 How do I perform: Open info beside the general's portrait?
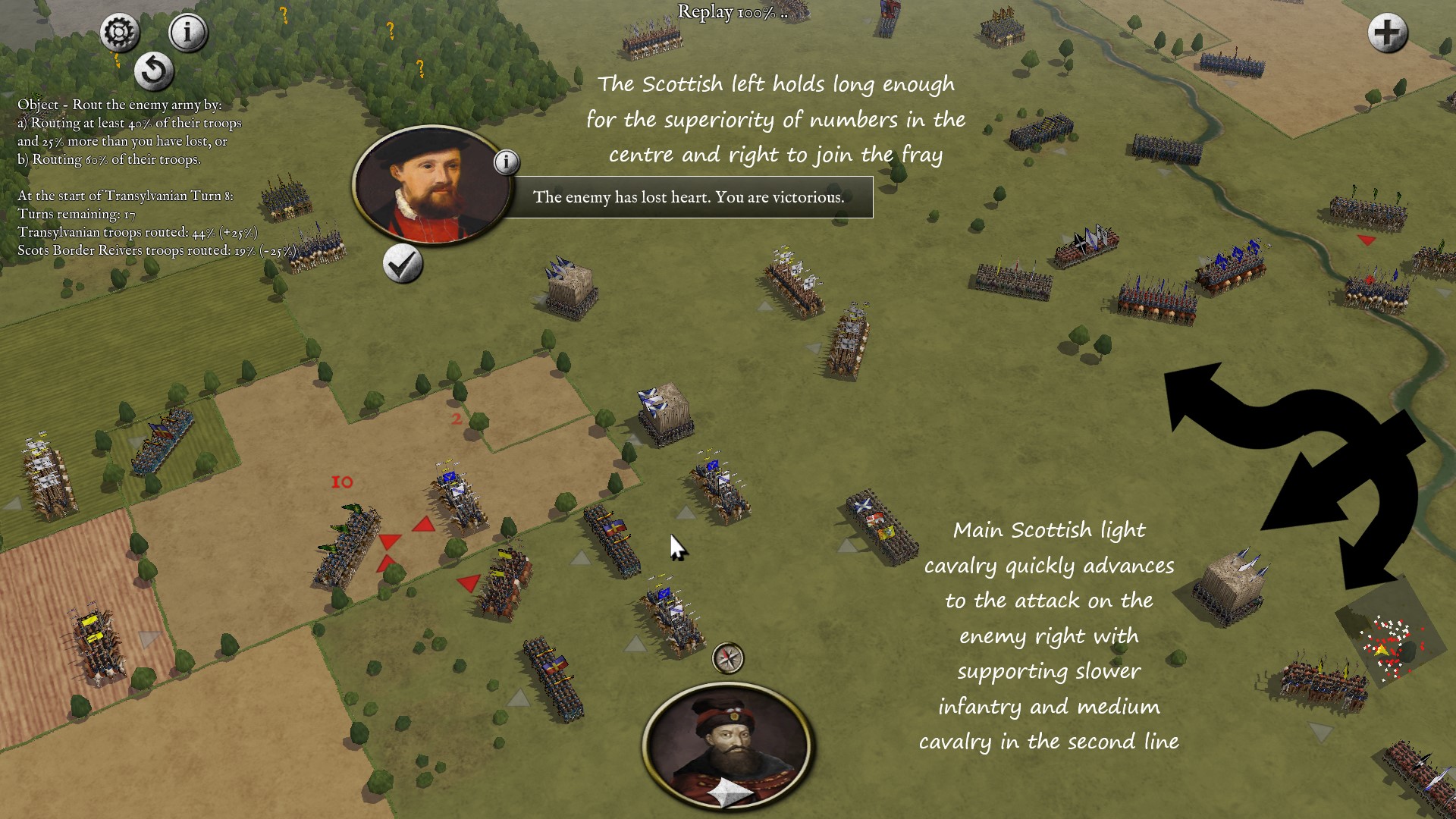tap(507, 162)
